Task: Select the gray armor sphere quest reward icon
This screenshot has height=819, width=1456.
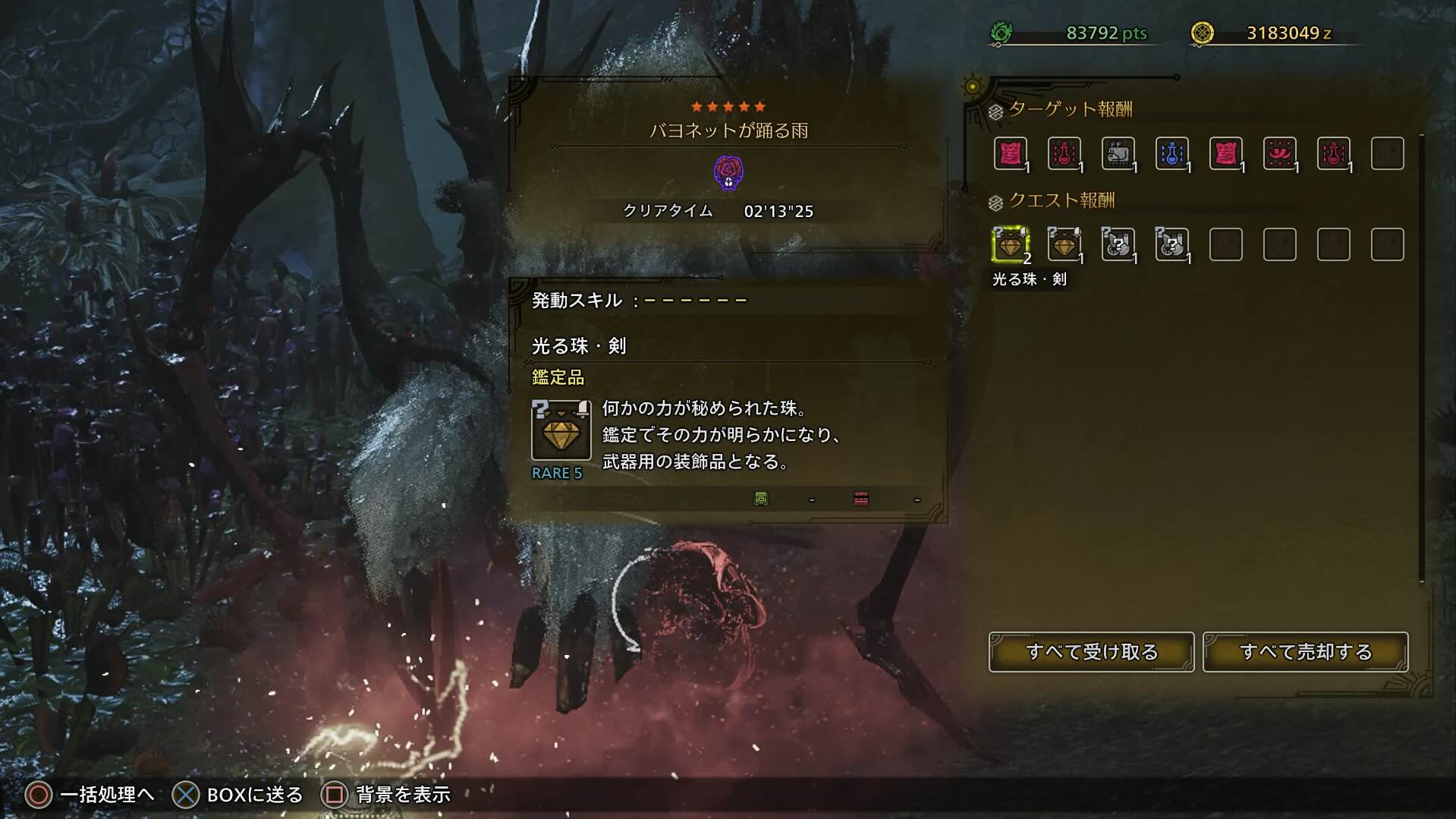Action: pos(1119,244)
